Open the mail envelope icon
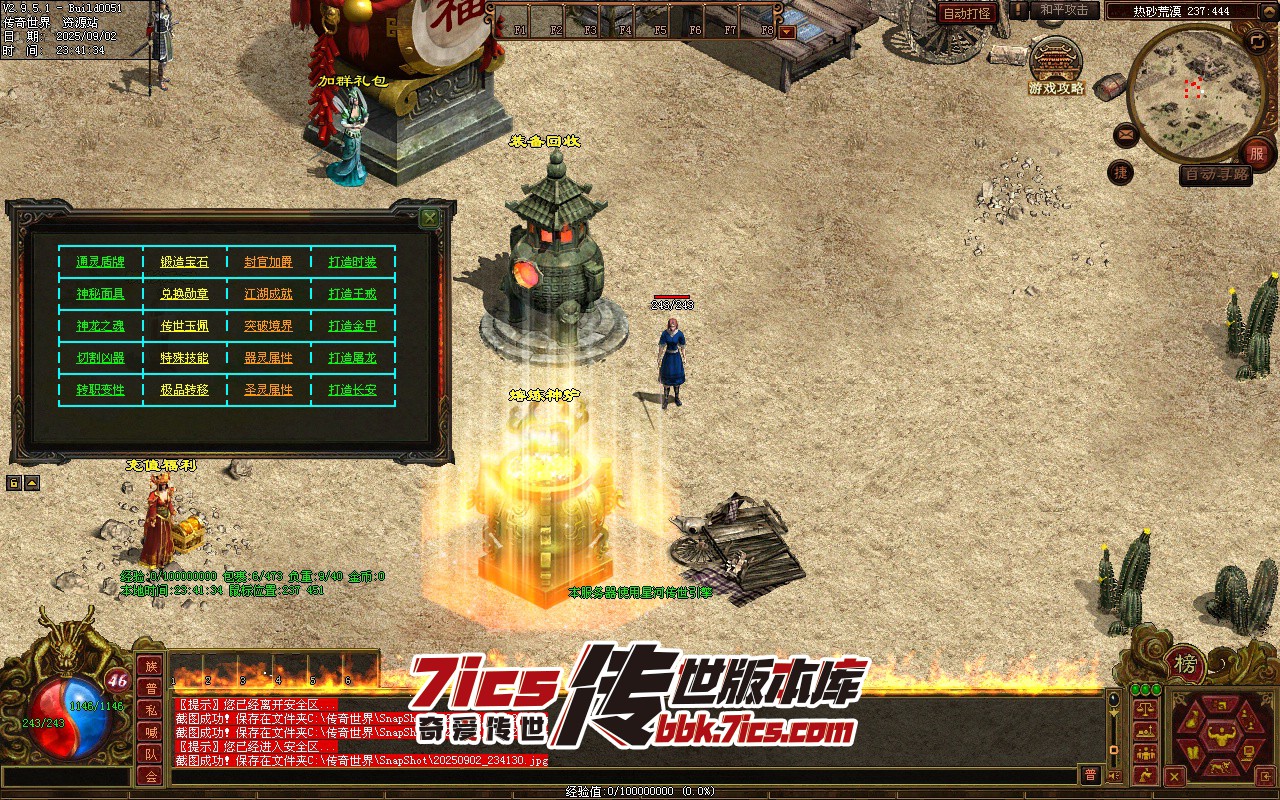This screenshot has height=800, width=1280. 1126,134
